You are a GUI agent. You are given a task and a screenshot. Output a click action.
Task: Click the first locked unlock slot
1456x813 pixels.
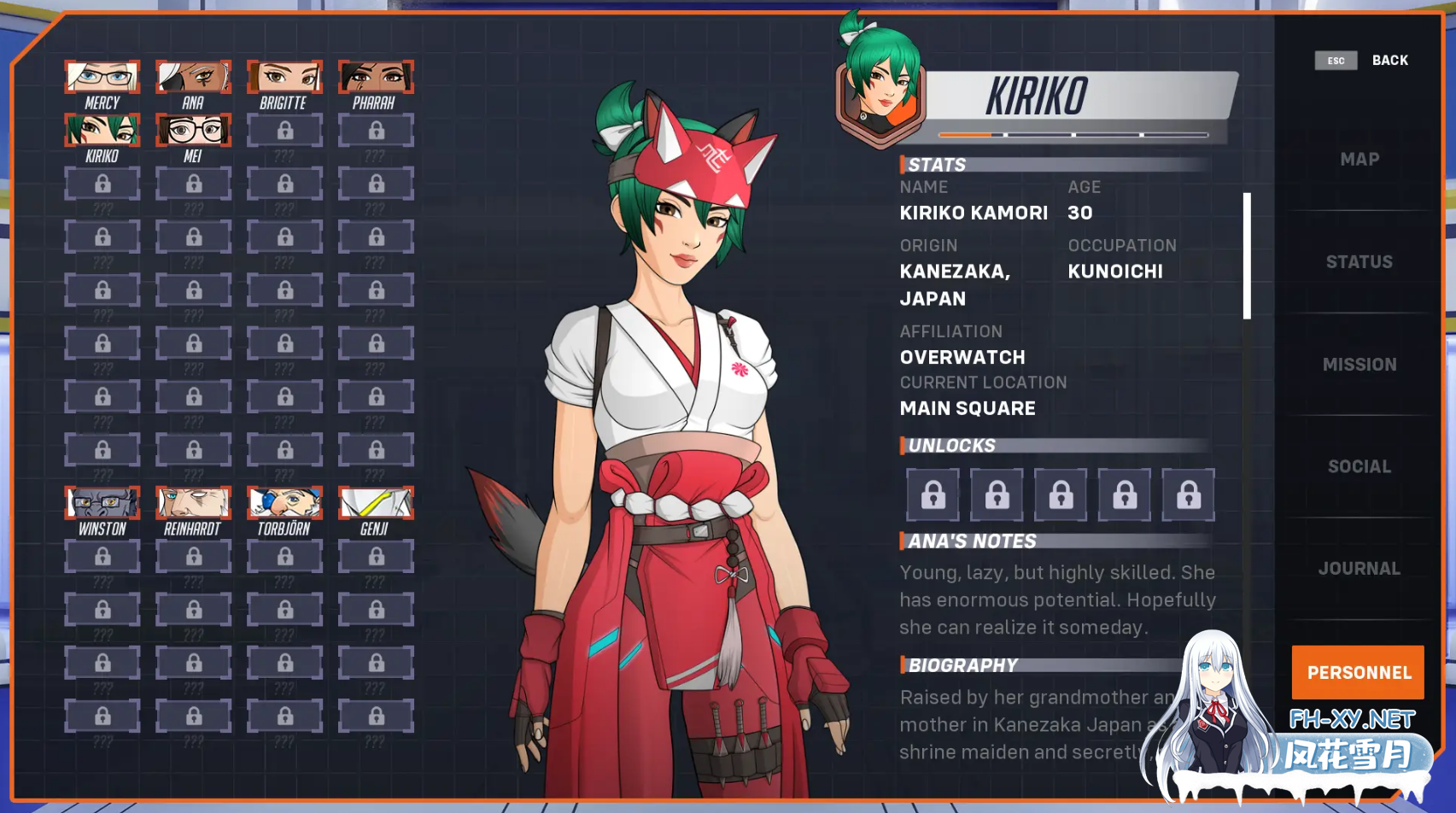(x=933, y=494)
